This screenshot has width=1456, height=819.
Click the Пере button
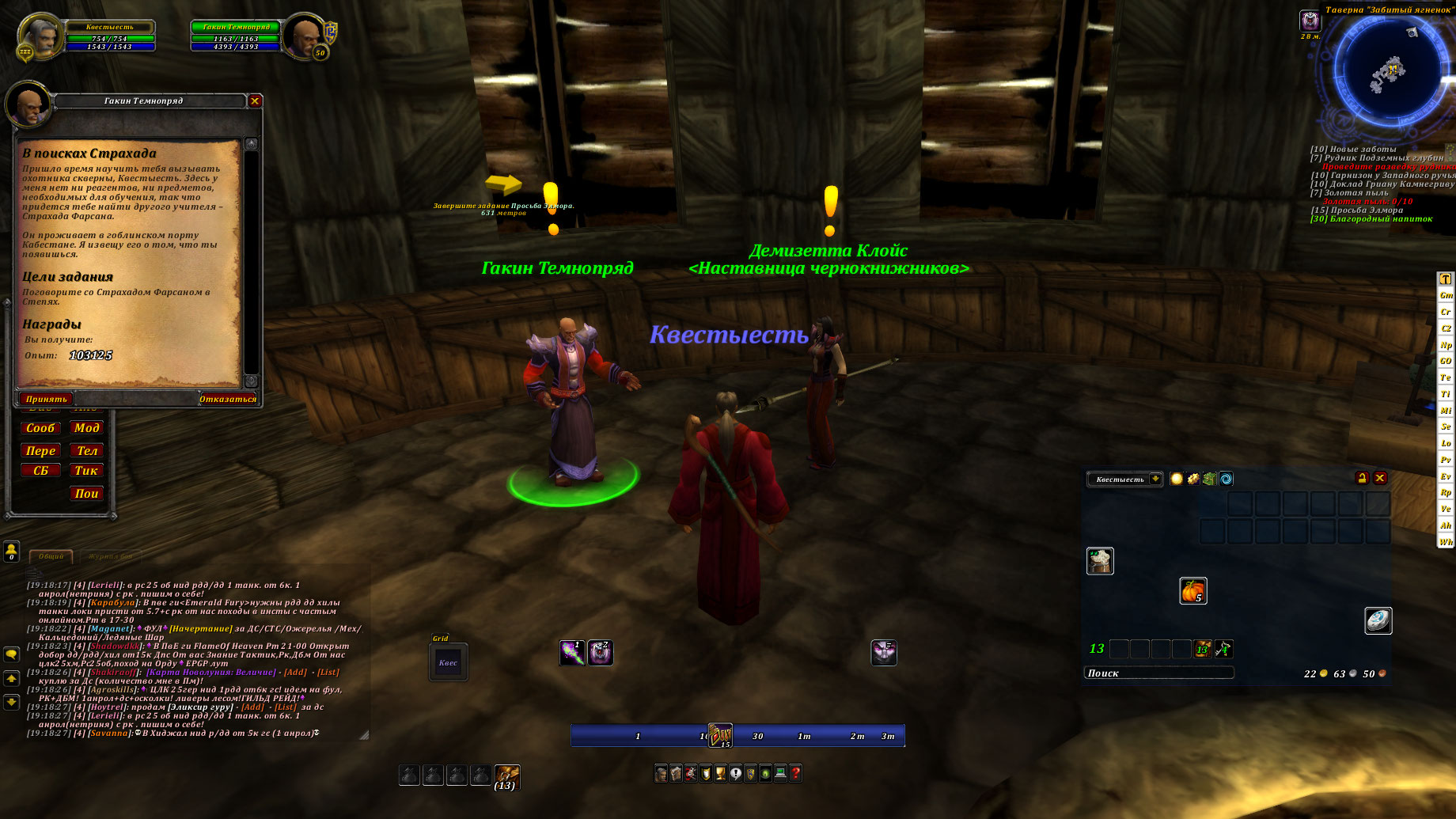(40, 451)
